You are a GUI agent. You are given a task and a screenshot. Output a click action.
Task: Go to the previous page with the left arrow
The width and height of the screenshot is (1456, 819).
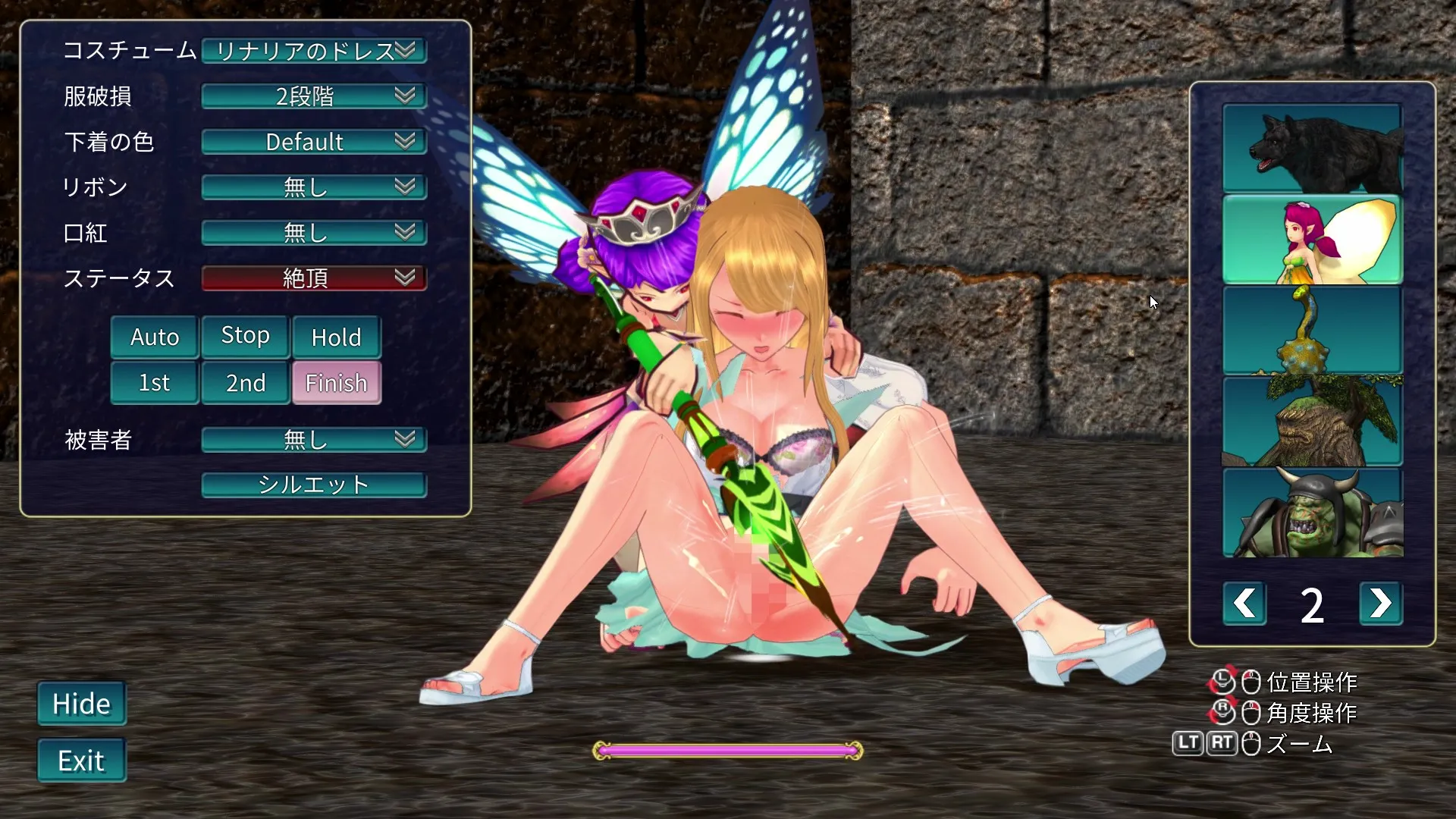[x=1244, y=604]
